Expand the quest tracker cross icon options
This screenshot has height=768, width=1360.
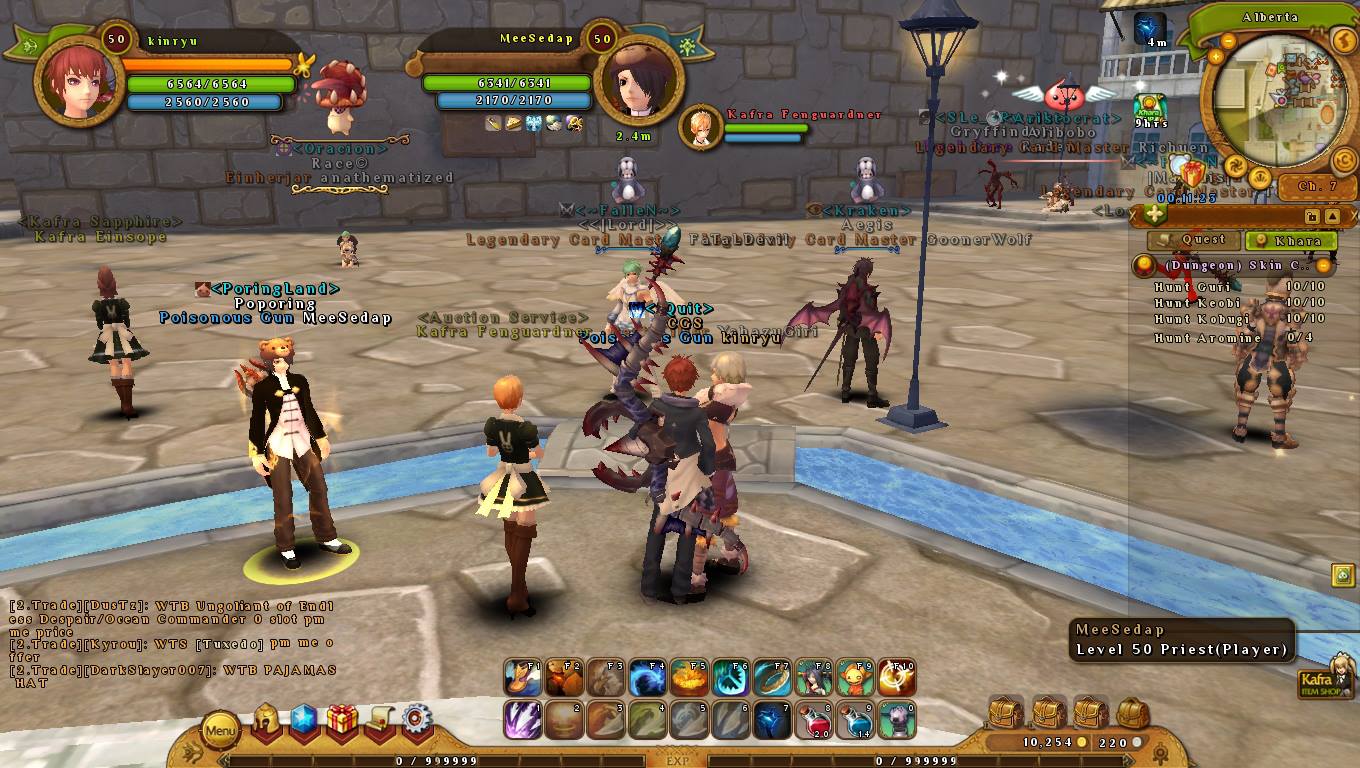1155,214
